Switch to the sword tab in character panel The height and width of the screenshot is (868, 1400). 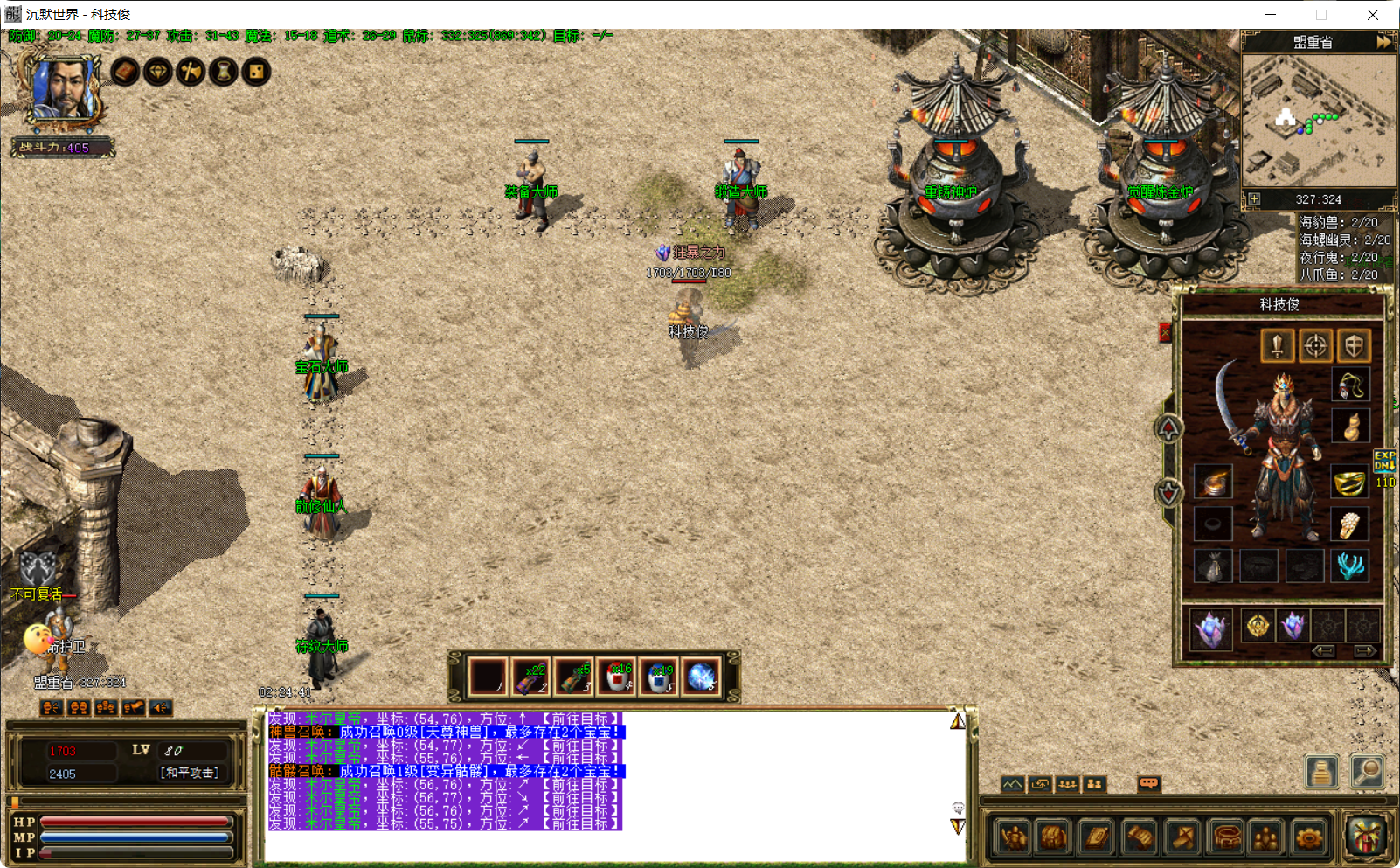pos(1277,345)
